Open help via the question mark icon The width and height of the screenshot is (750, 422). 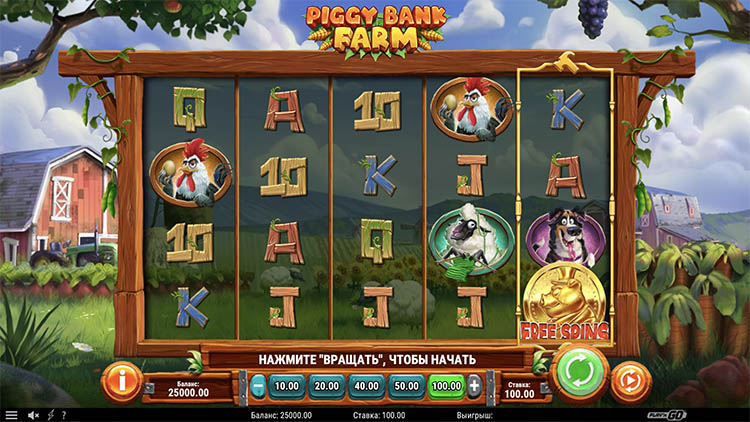point(64,415)
